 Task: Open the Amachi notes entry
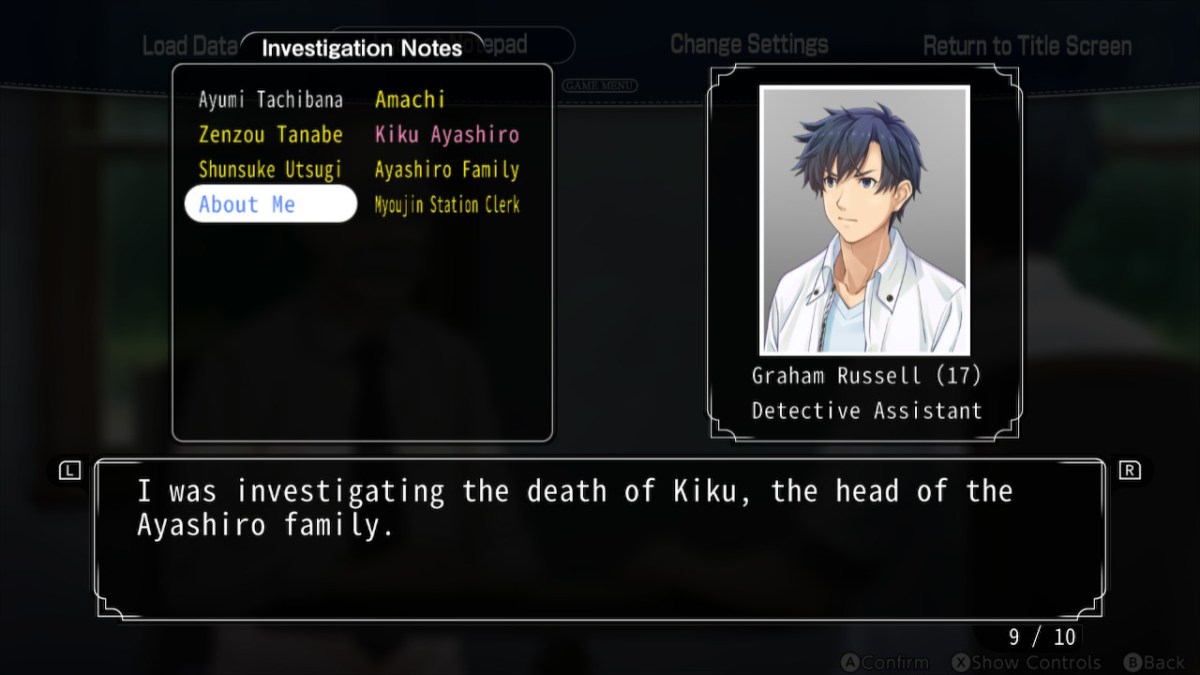410,100
